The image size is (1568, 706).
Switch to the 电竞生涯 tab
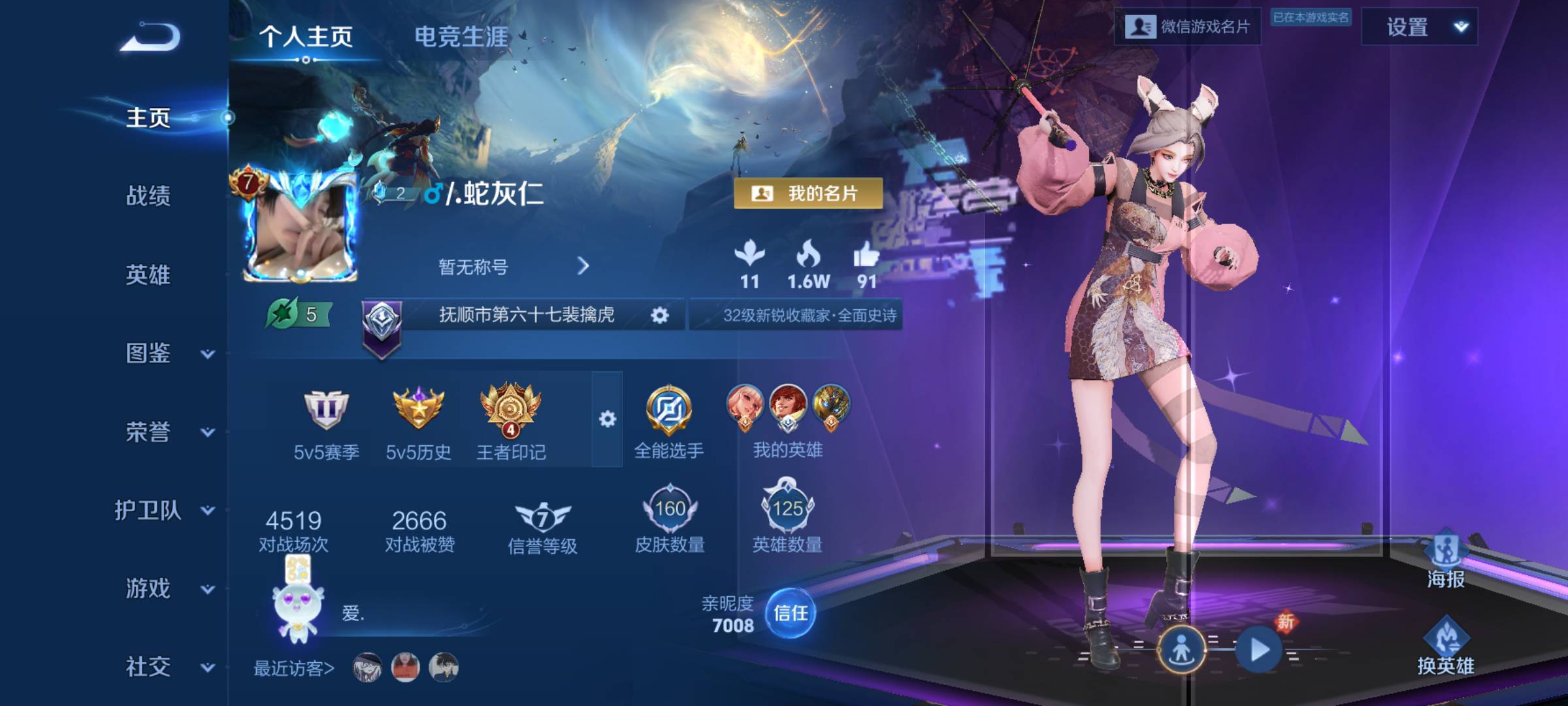[461, 37]
